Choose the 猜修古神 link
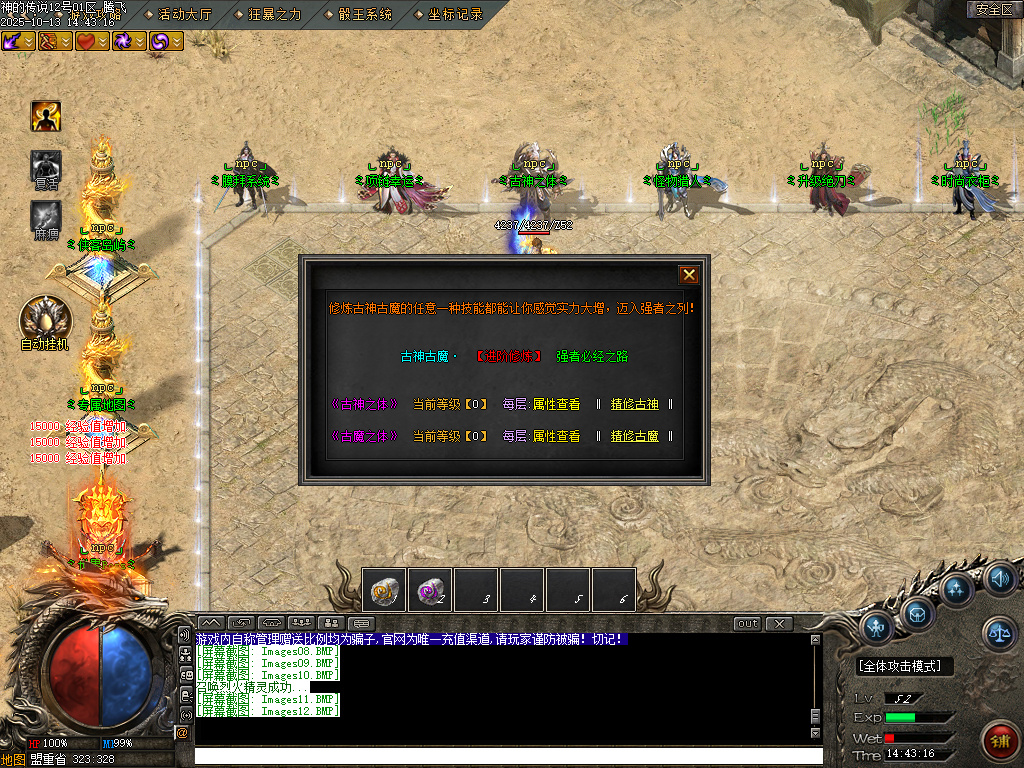The height and width of the screenshot is (768, 1024). [x=635, y=405]
